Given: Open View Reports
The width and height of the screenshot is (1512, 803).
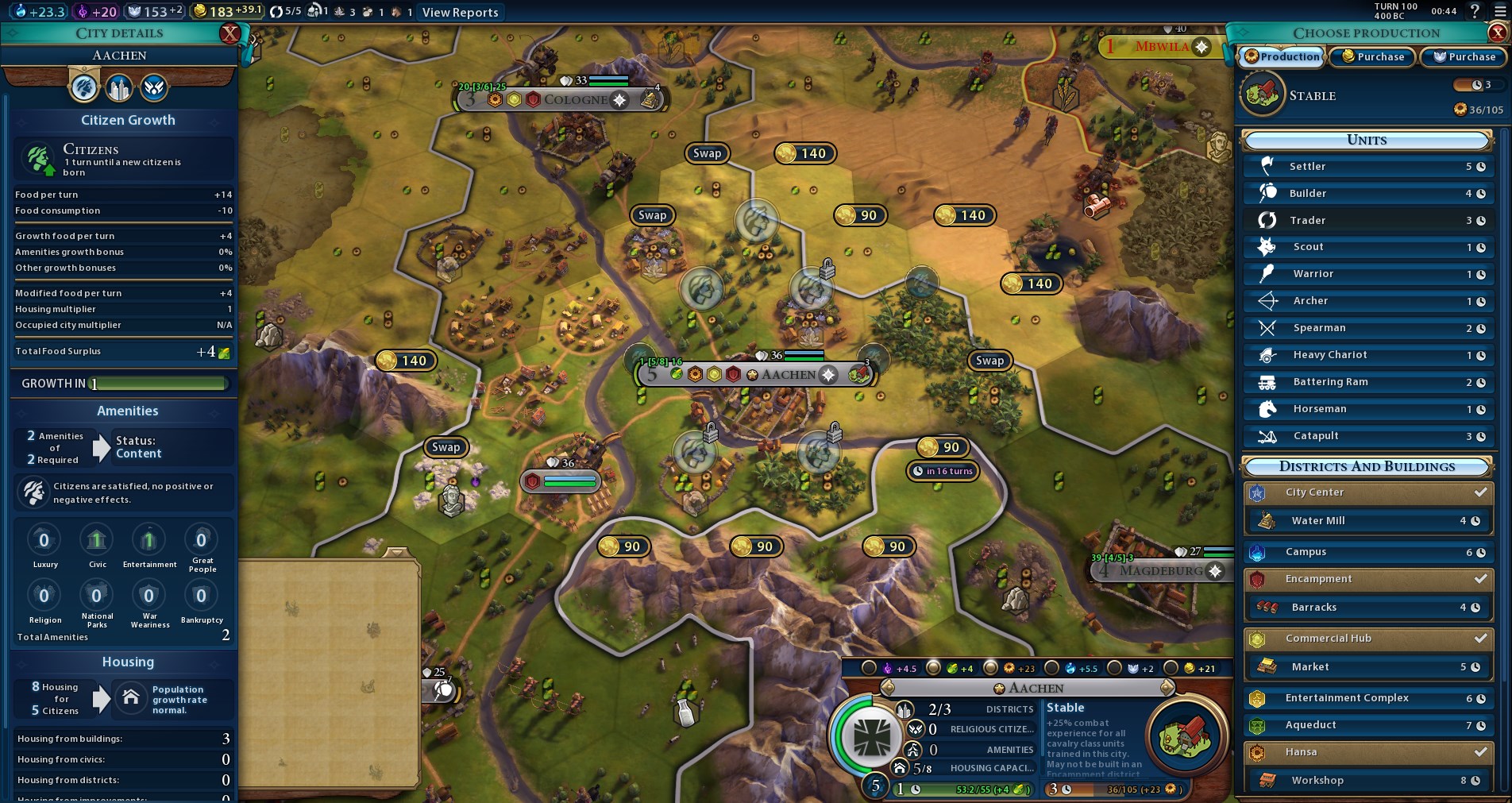Looking at the screenshot, I should click(x=460, y=12).
